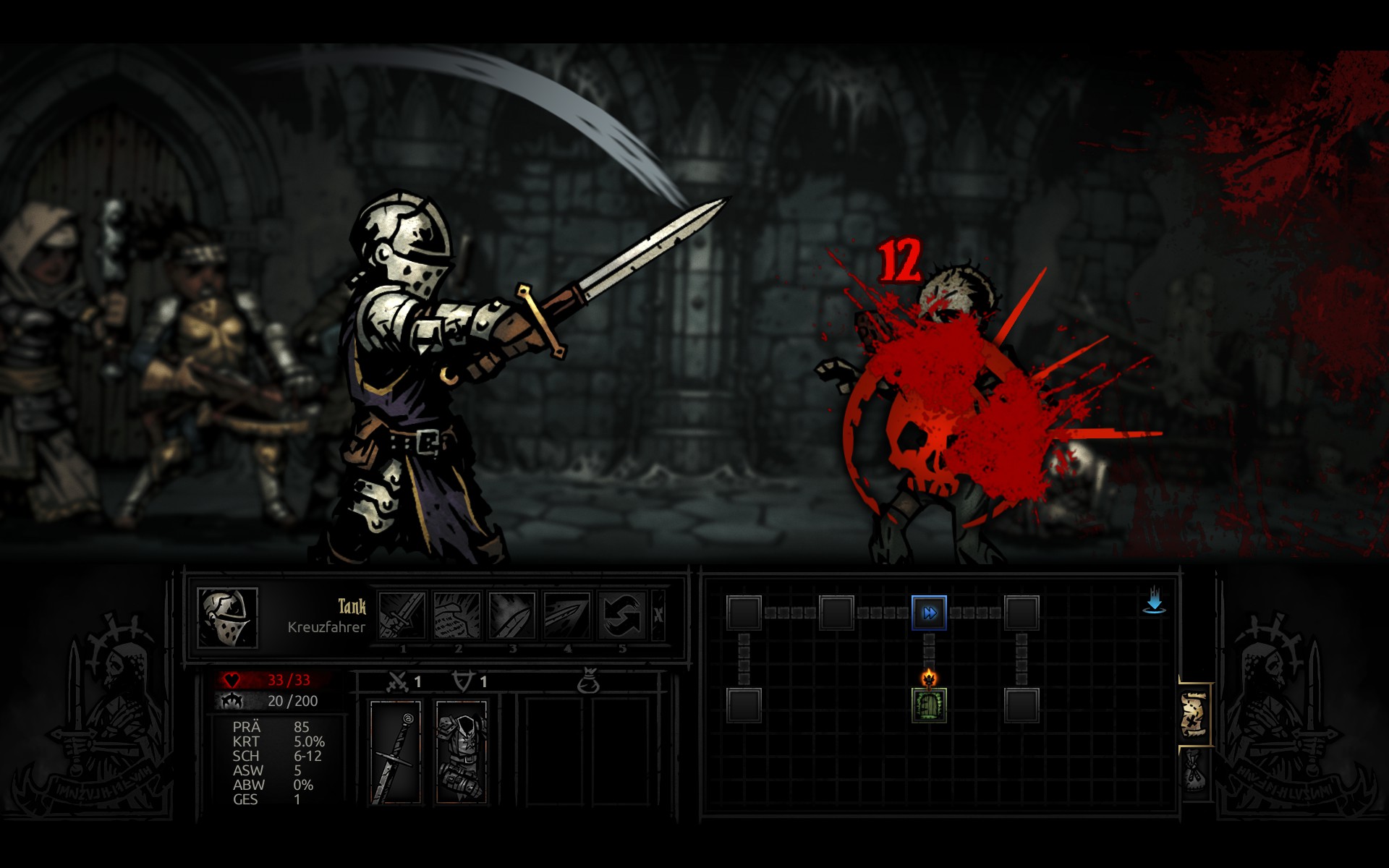
Task: Click the swap-position arrows skill
Action: [x=622, y=616]
